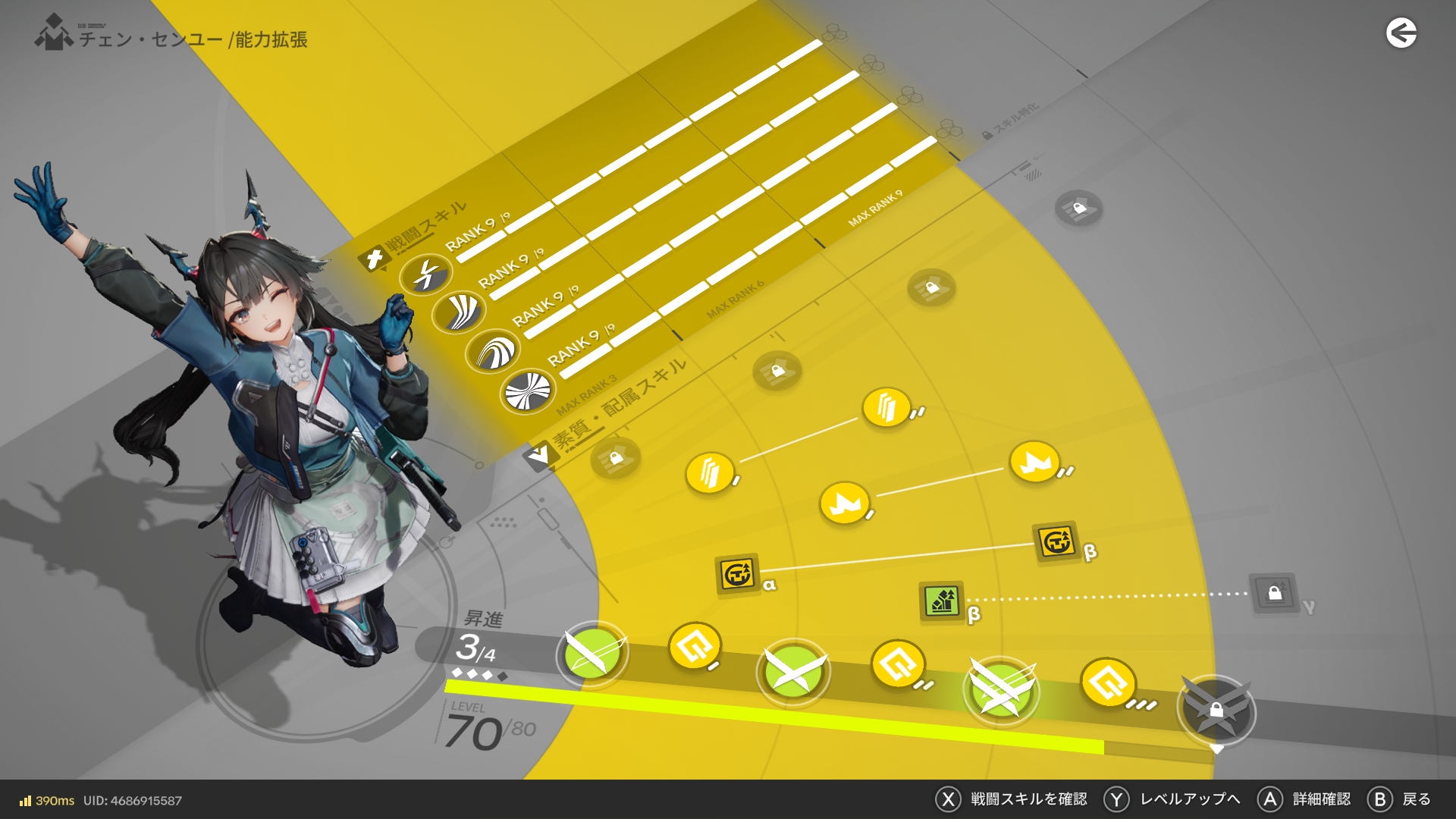Click the back arrow button

1401,33
